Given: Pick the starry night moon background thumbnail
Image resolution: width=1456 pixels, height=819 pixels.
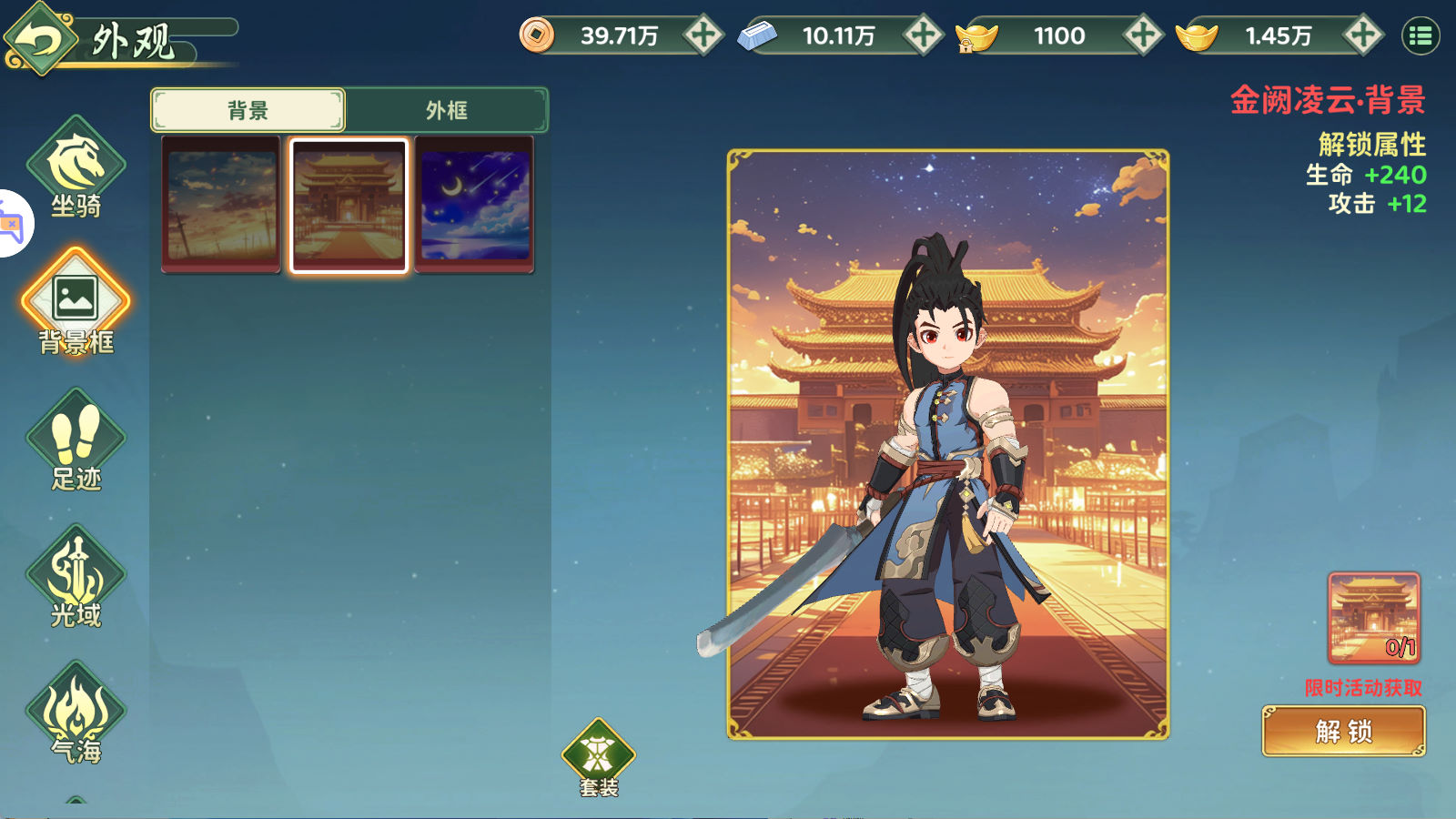Looking at the screenshot, I should pyautogui.click(x=474, y=205).
